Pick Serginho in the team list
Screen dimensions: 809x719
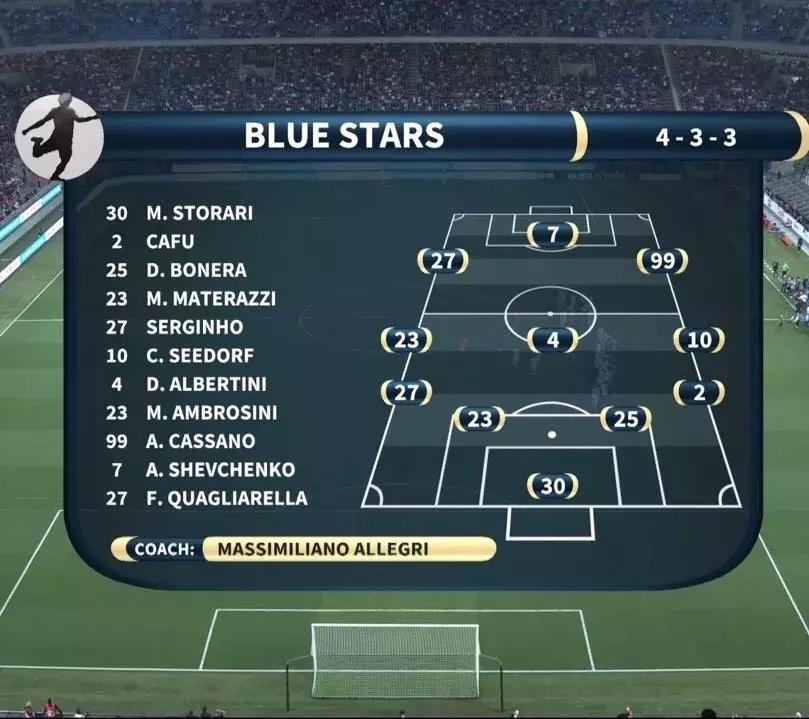pos(194,327)
